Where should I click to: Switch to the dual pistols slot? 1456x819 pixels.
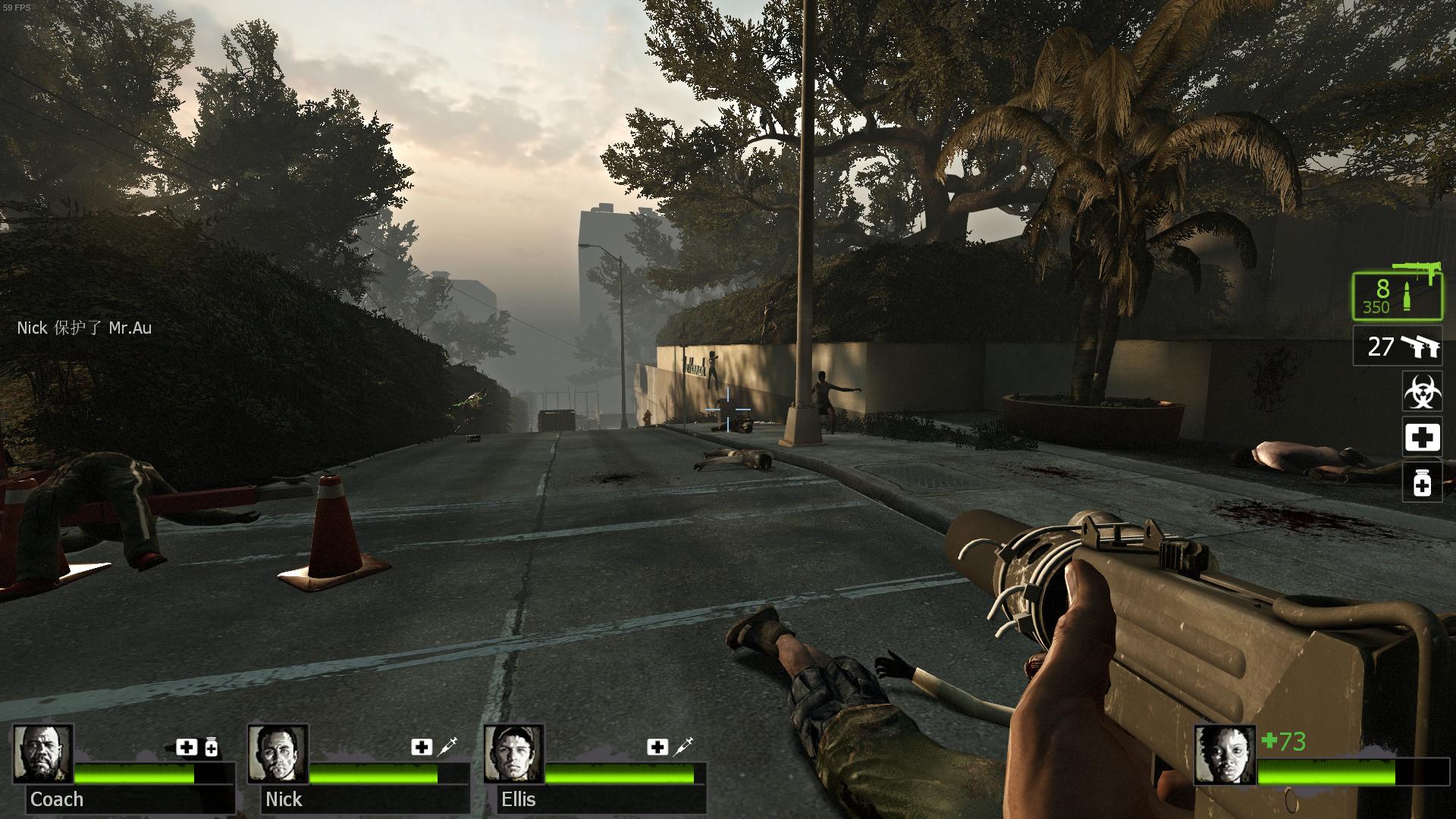(x=1397, y=347)
